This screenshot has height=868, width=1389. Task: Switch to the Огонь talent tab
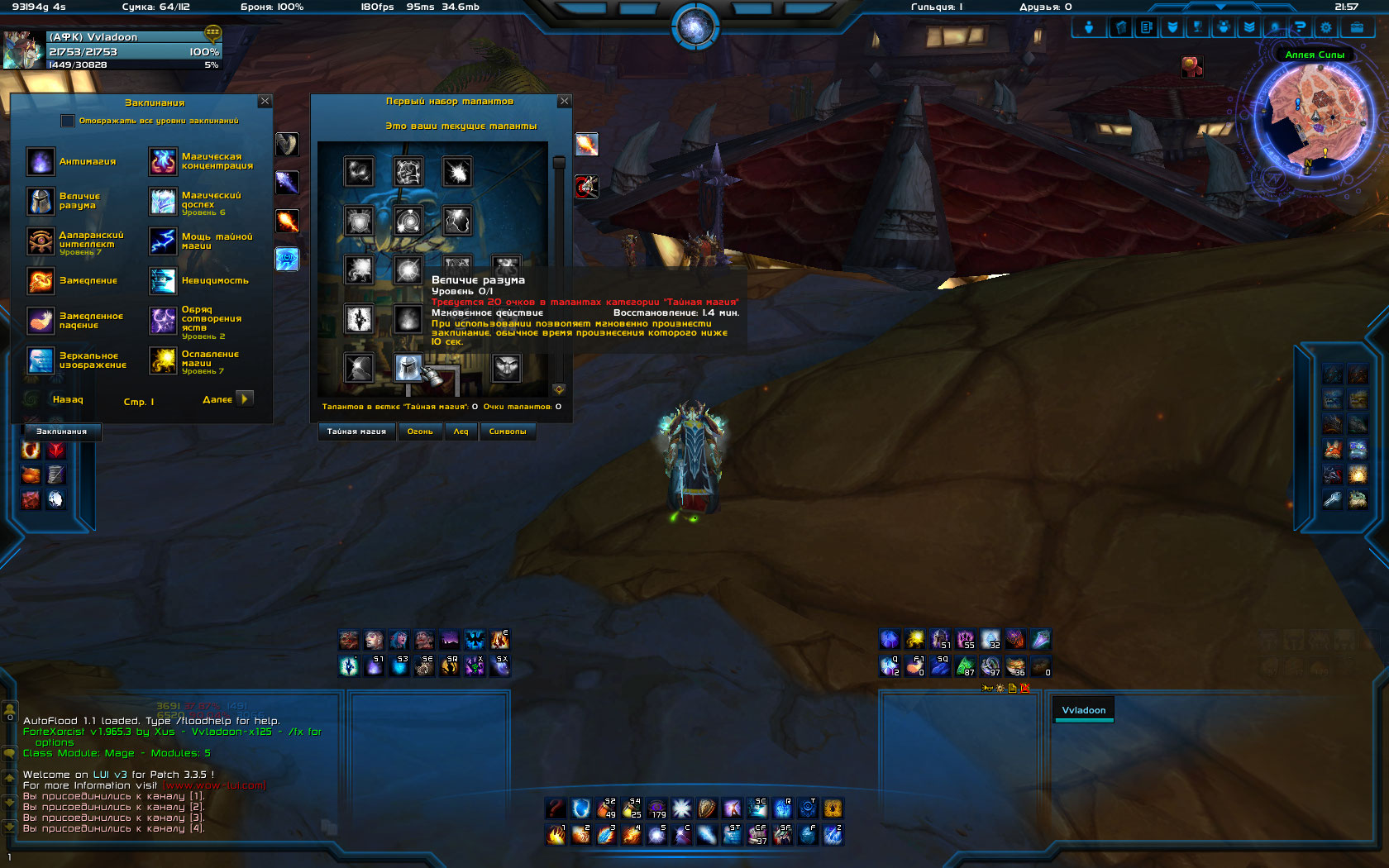[420, 432]
